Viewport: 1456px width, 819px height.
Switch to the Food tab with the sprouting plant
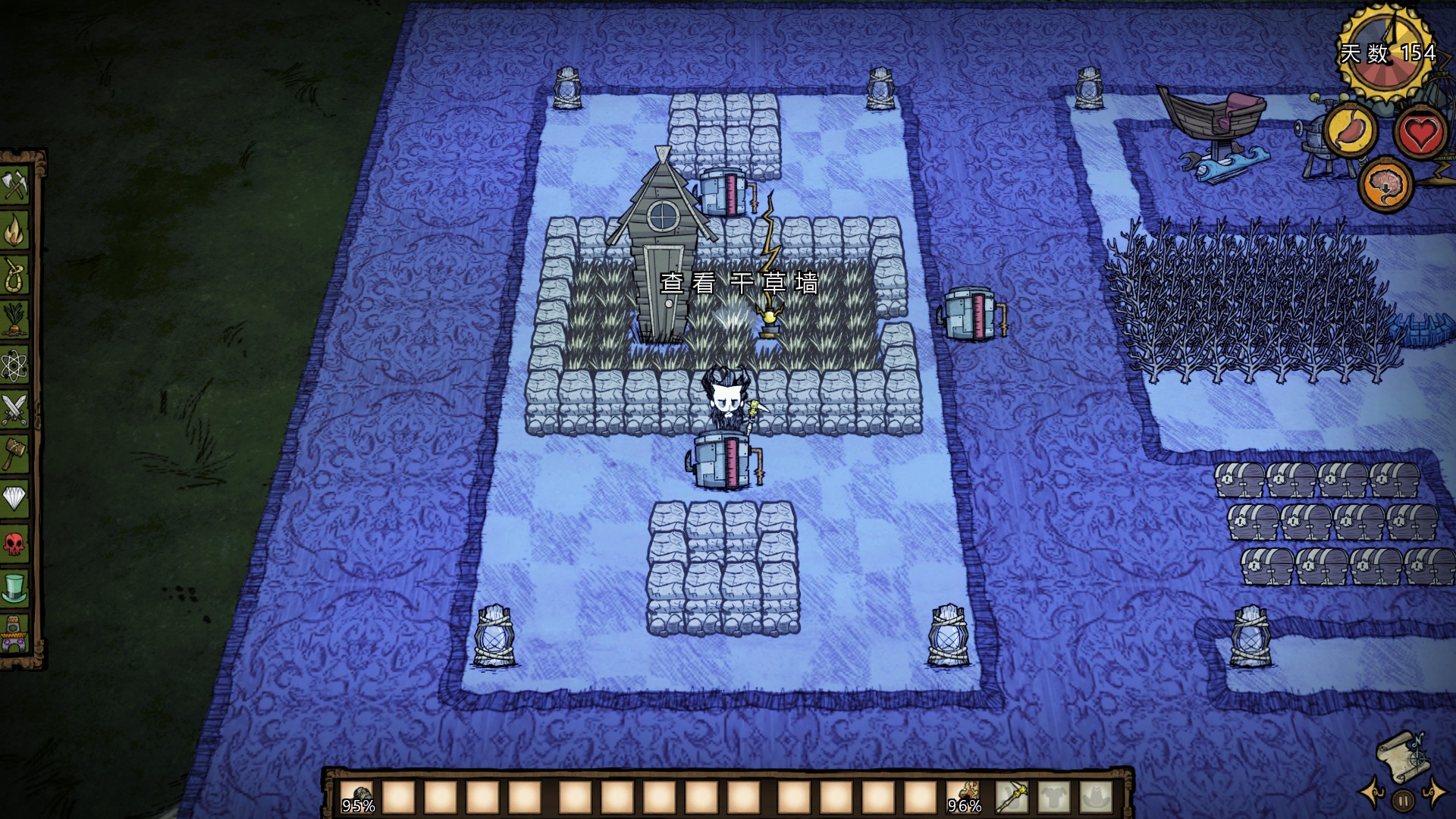15,318
